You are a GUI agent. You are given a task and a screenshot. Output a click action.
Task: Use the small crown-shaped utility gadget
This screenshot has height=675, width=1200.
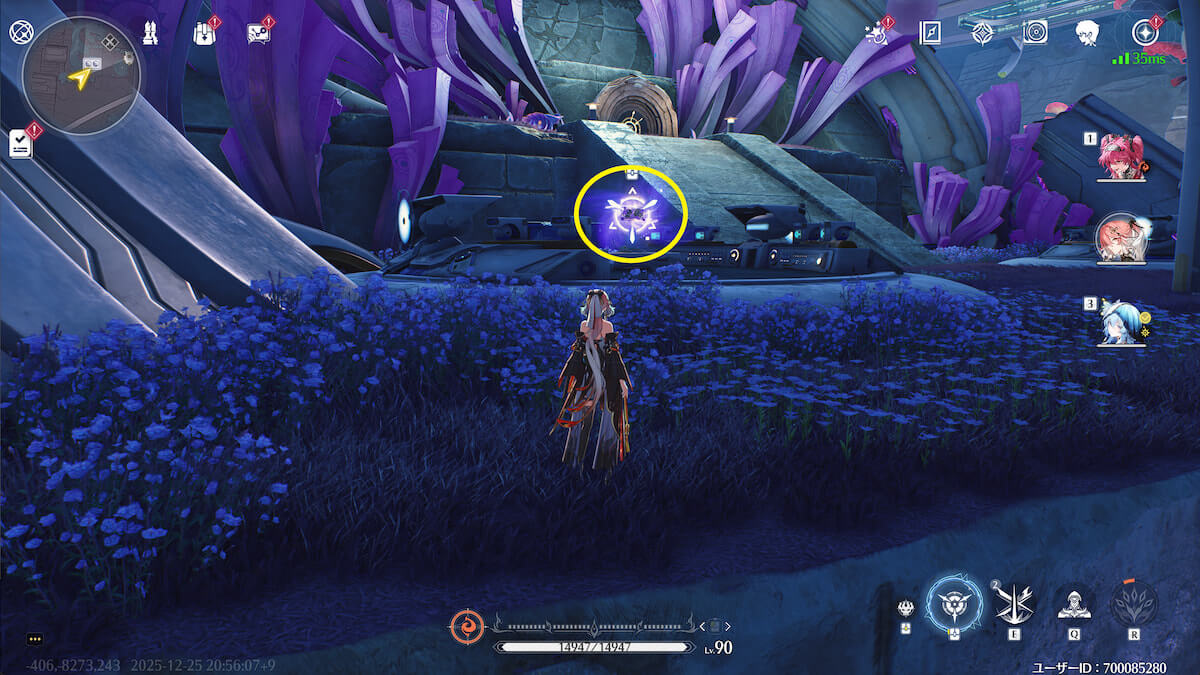pyautogui.click(x=906, y=607)
